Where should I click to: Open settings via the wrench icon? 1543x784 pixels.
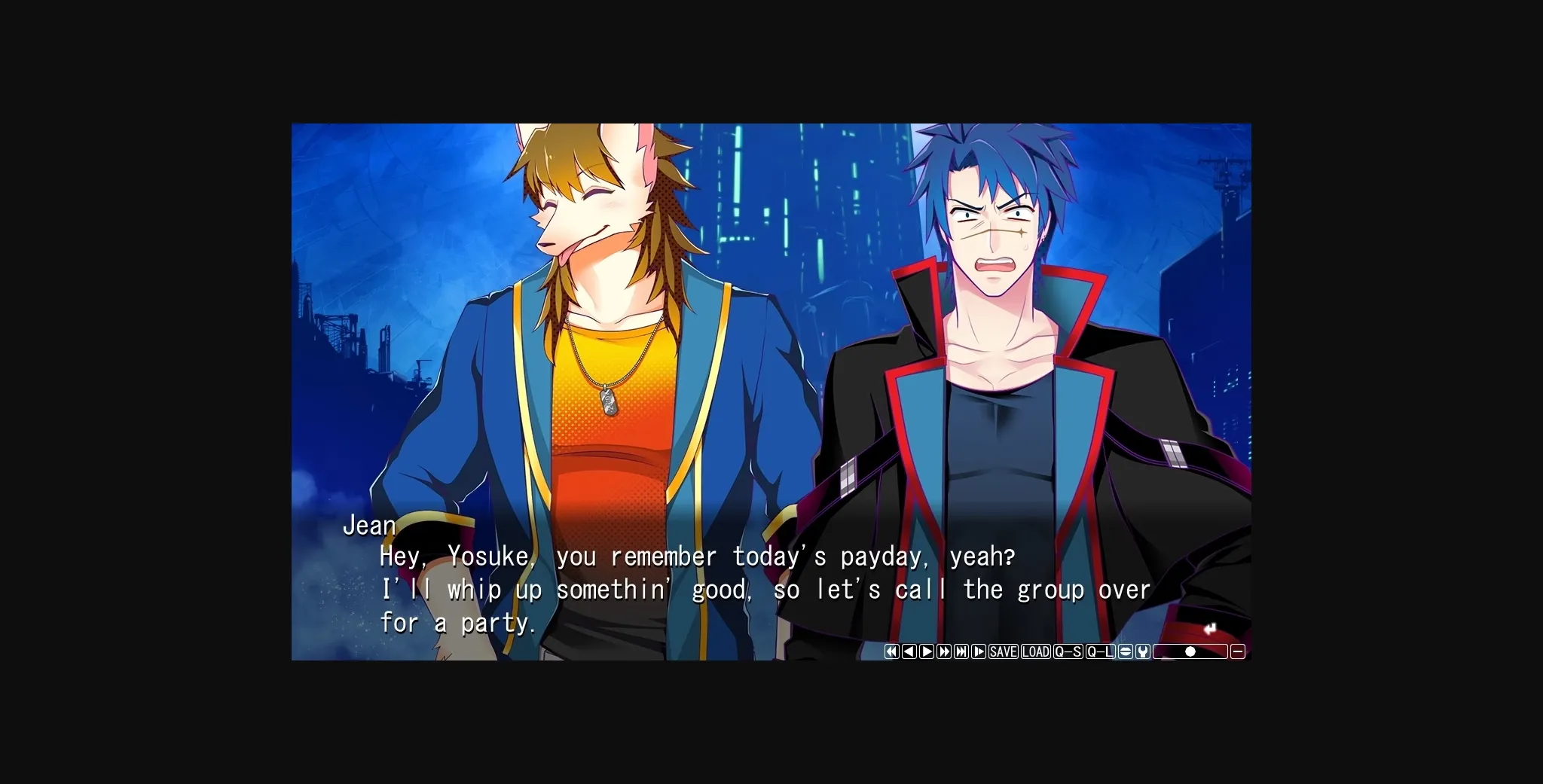[1141, 651]
